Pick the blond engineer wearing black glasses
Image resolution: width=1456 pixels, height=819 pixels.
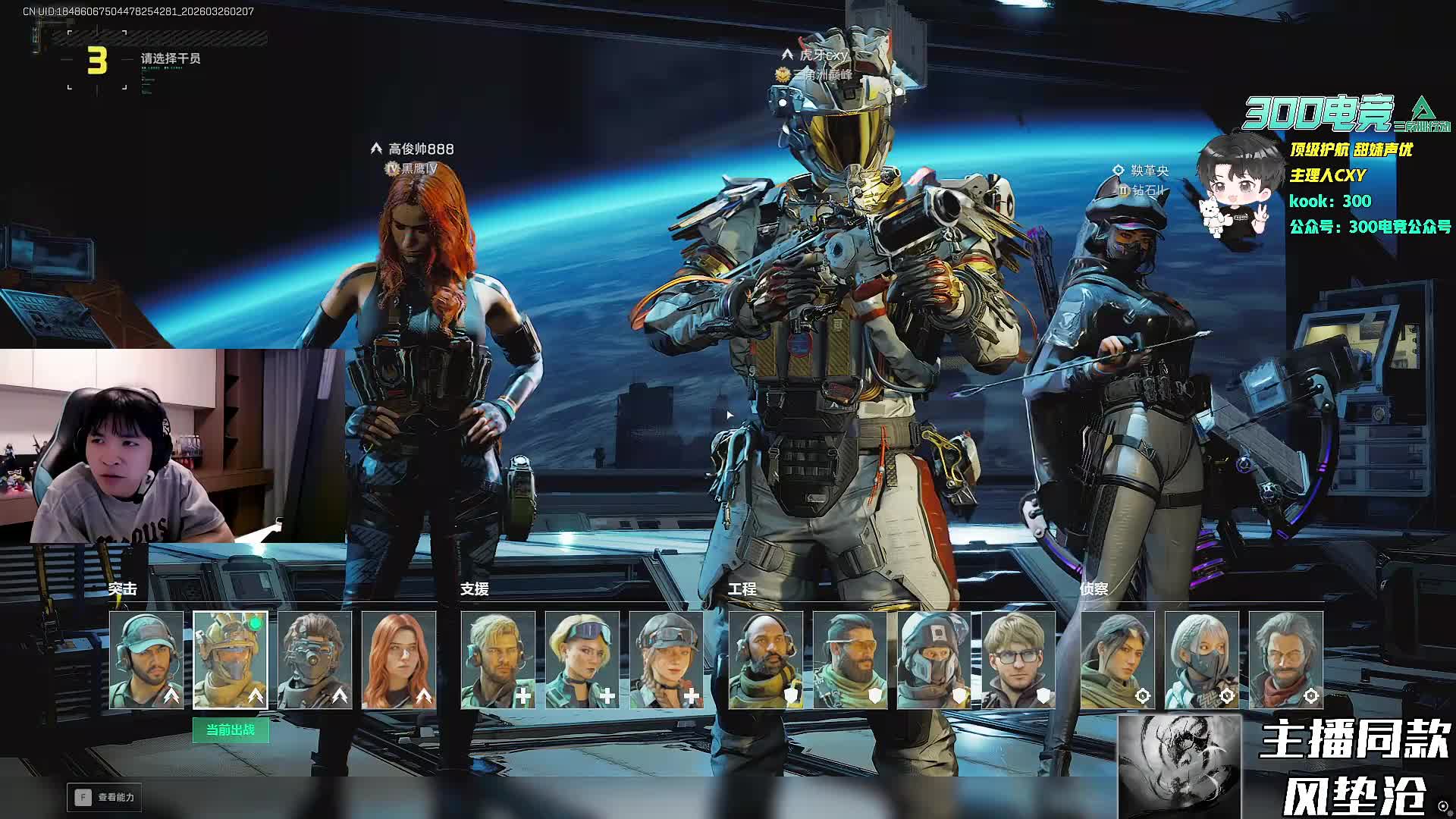tap(1018, 660)
